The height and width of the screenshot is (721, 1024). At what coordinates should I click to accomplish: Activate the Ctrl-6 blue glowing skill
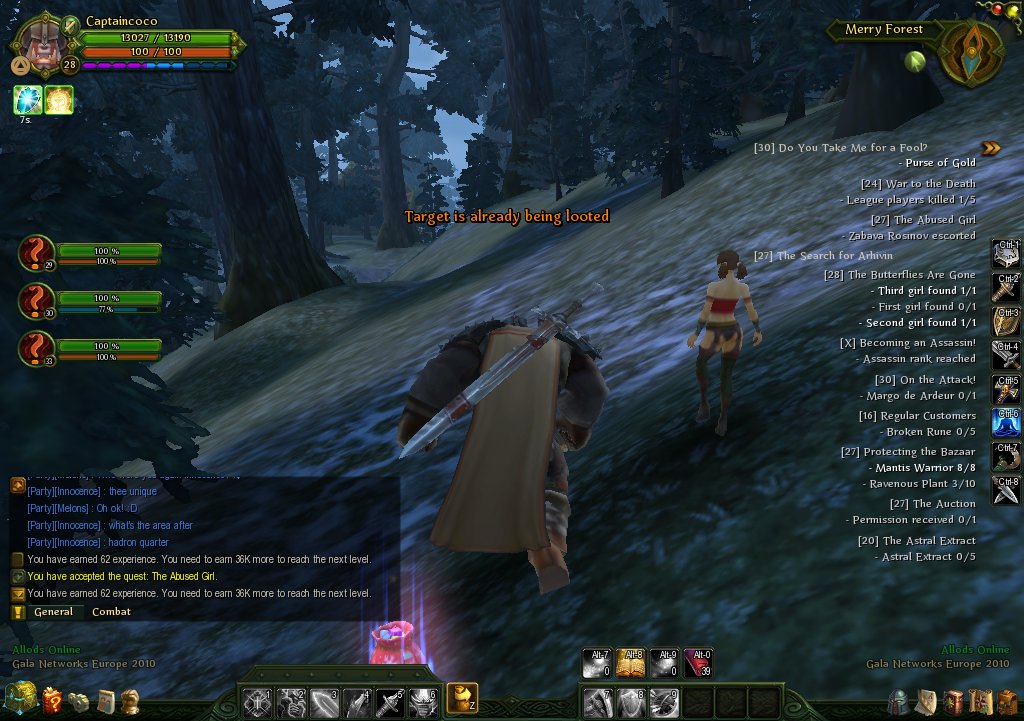1006,421
